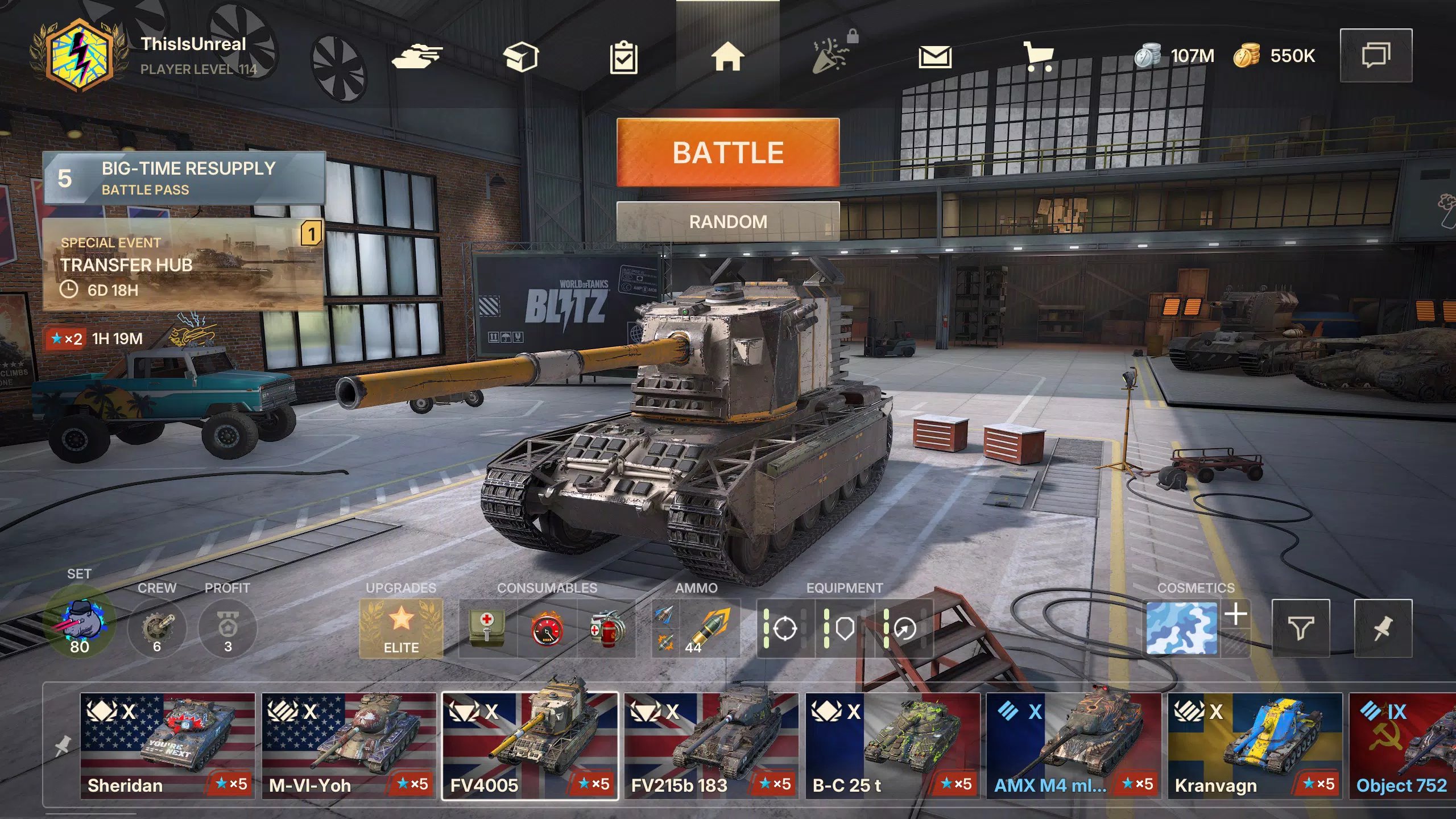This screenshot has height=819, width=1456.
Task: Open the vehicles tank icon in top bar
Action: [x=419, y=55]
